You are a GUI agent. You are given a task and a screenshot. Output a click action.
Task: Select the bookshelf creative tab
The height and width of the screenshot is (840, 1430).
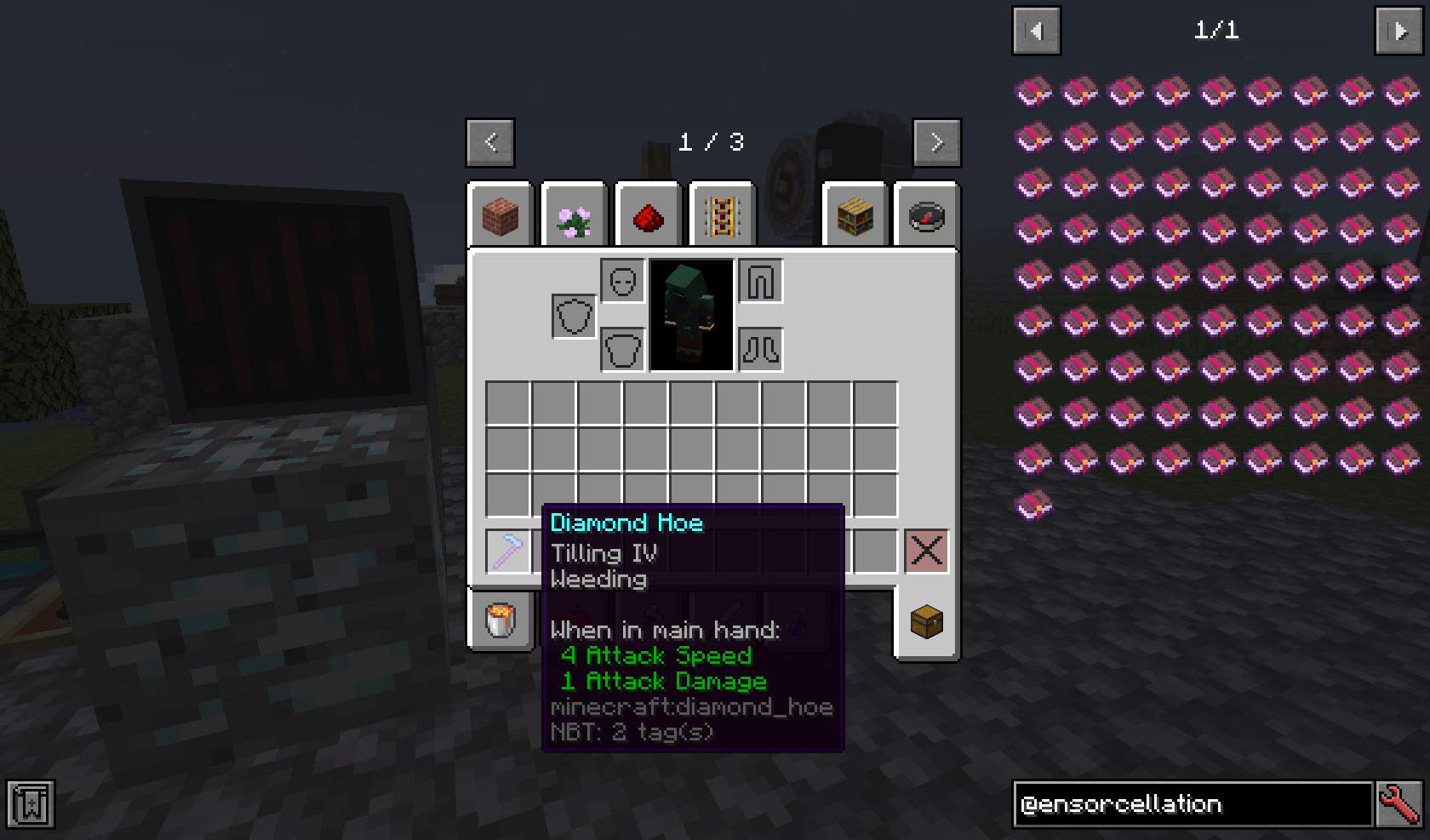pyautogui.click(x=855, y=214)
